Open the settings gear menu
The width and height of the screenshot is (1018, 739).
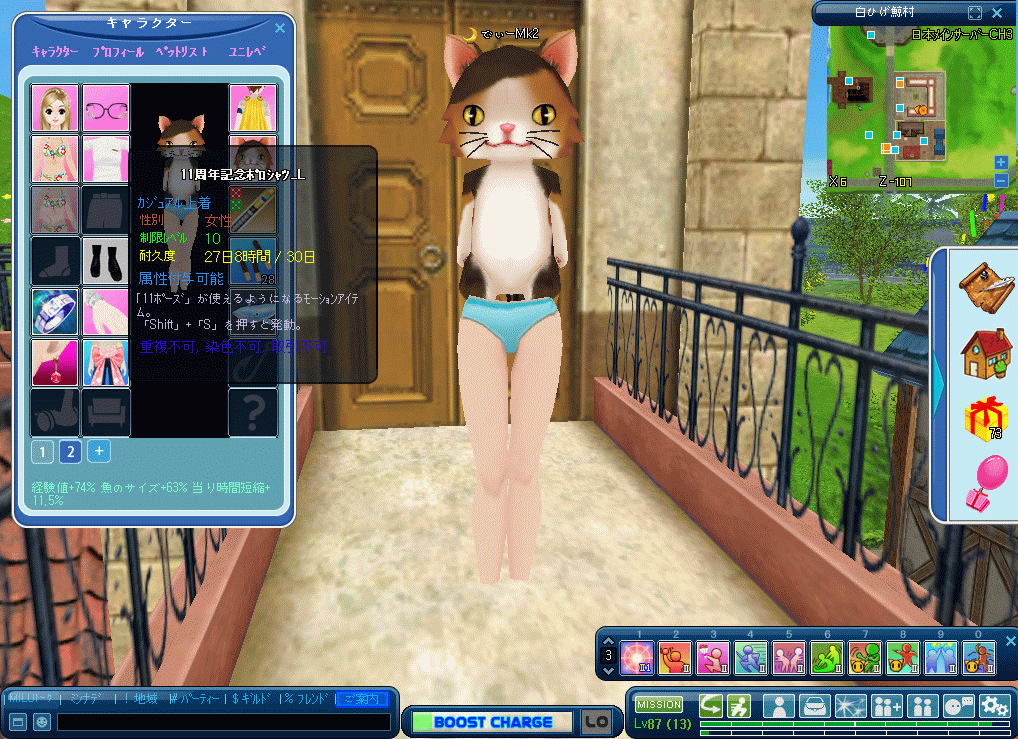tap(994, 705)
